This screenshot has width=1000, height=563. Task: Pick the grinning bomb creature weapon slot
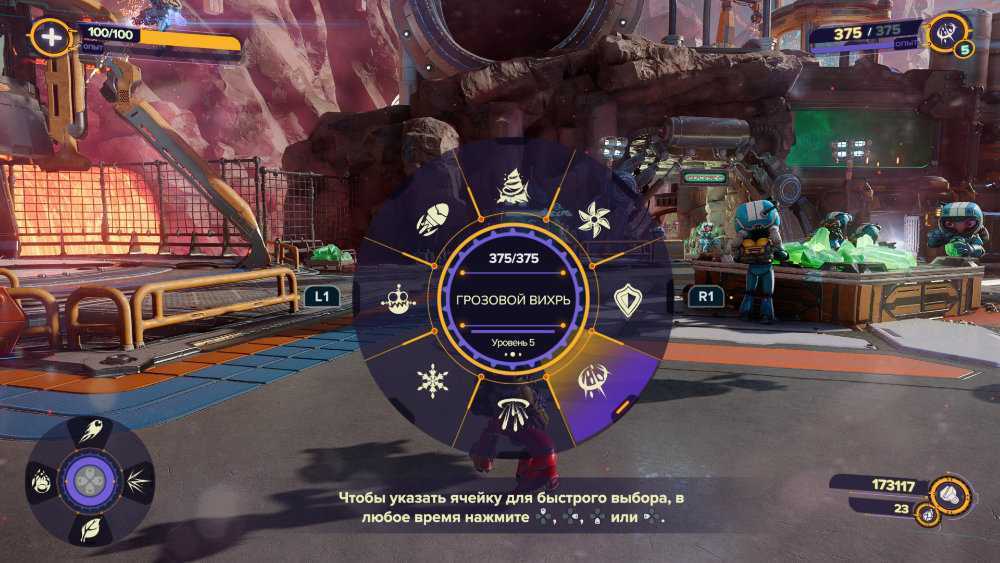(x=398, y=300)
